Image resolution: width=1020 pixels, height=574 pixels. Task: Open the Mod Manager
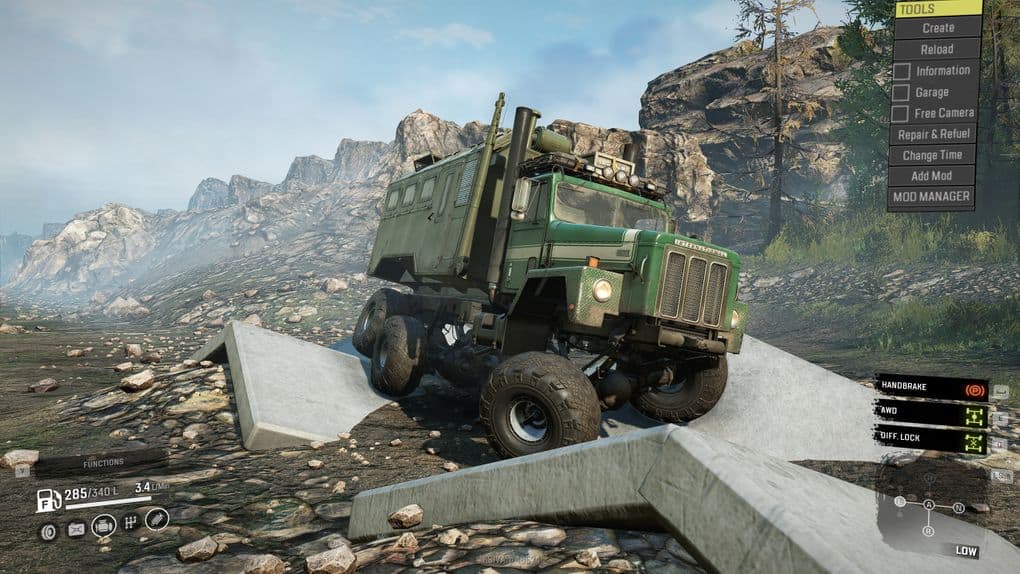point(931,197)
